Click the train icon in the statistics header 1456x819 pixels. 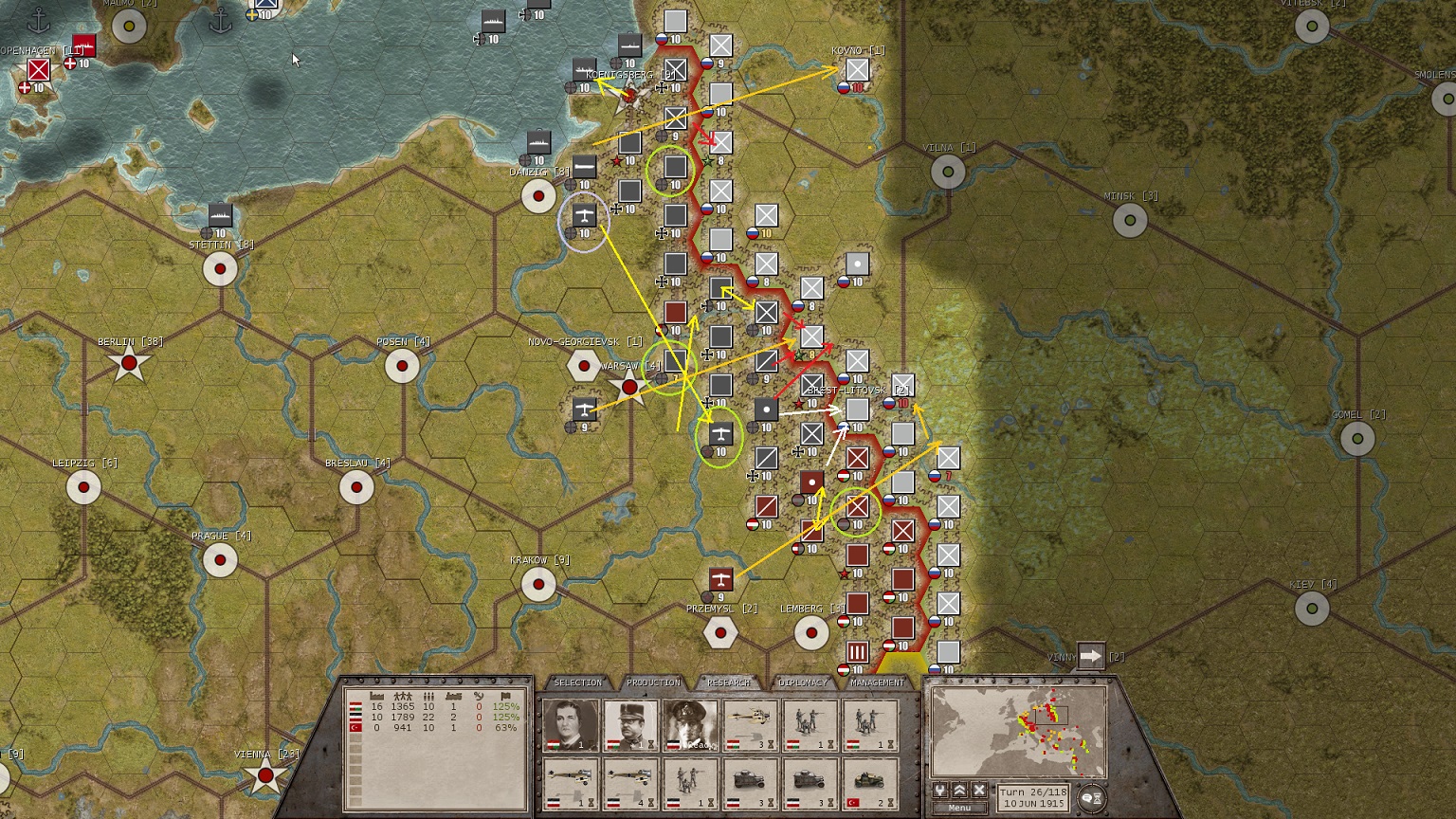pos(454,695)
